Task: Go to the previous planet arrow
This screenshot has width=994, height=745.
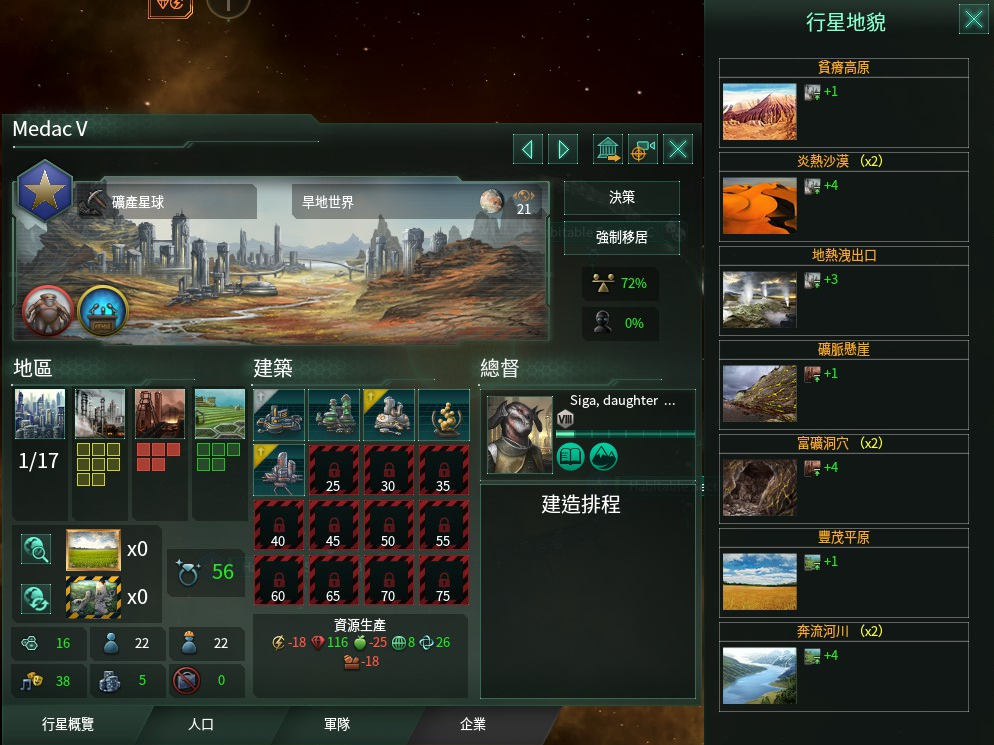Action: click(527, 150)
